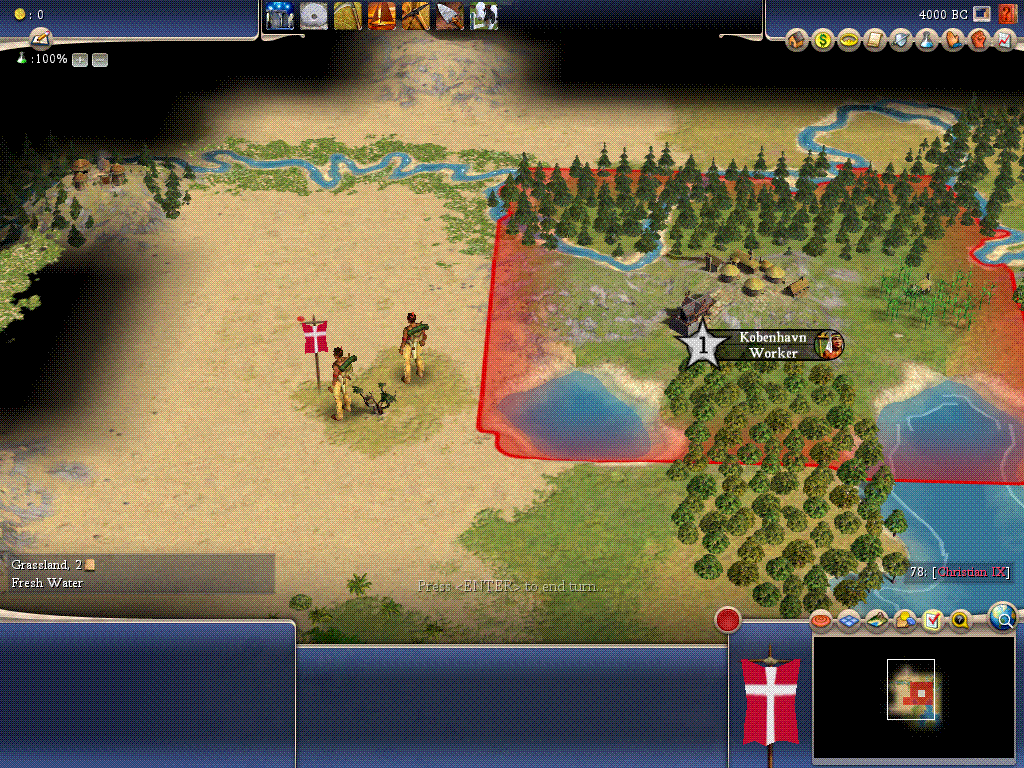Image resolution: width=1024 pixels, height=768 pixels.
Task: Select the Kobenhavn city banner
Action: pyautogui.click(x=772, y=345)
